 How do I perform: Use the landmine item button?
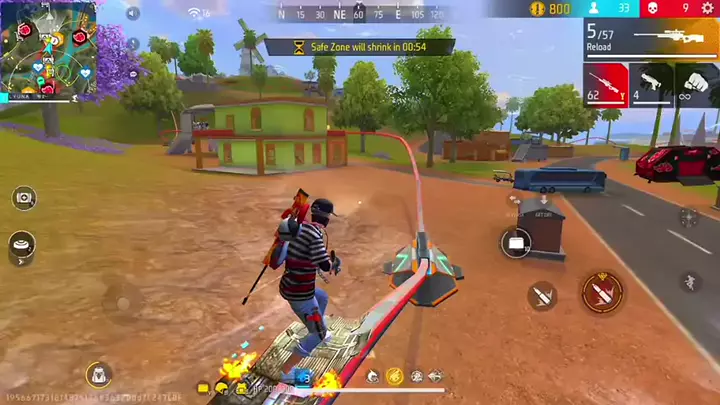pyautogui.click(x=22, y=243)
